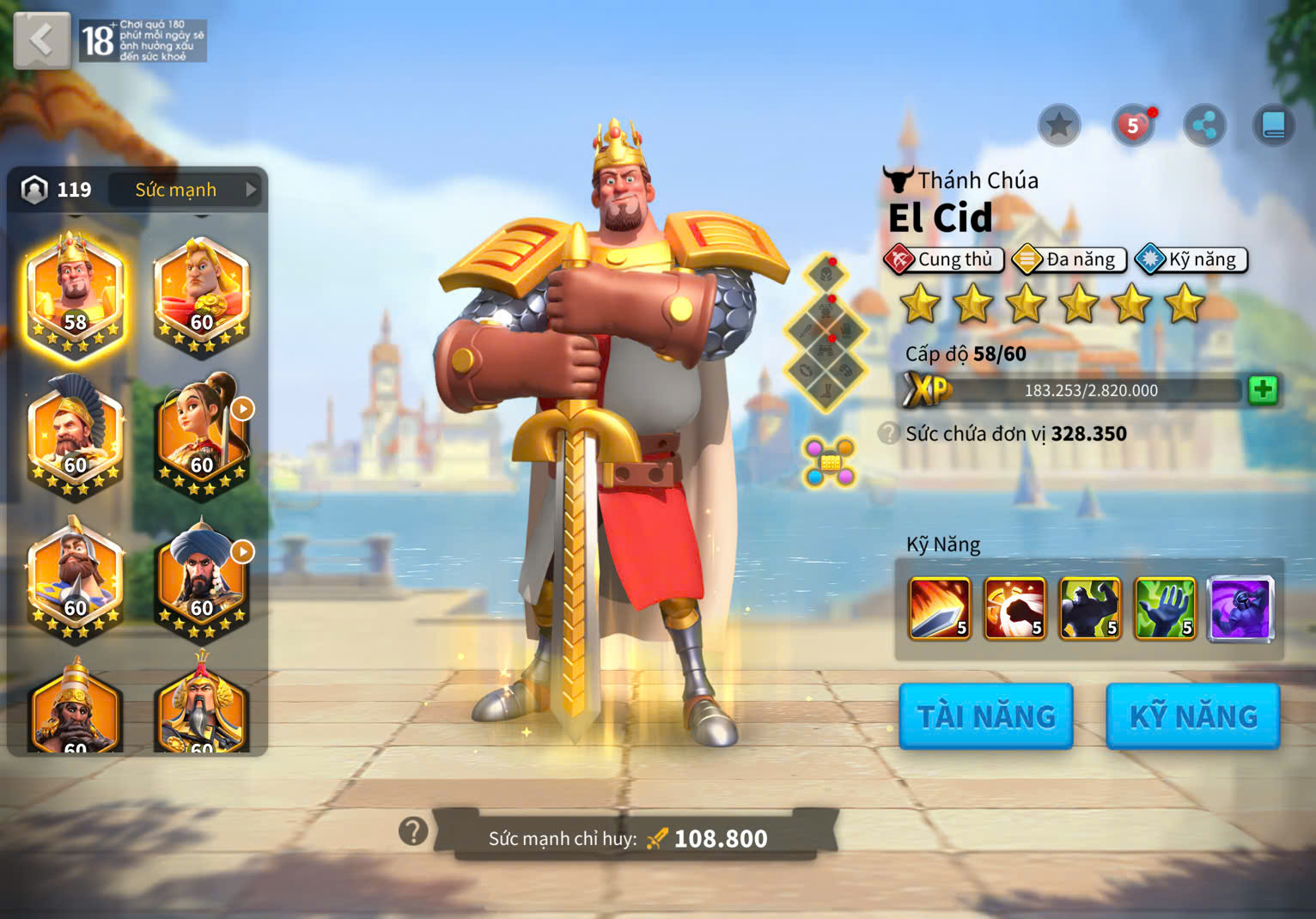View the green glowing hand skill
Screen dimensions: 1316x919
[x=1165, y=609]
